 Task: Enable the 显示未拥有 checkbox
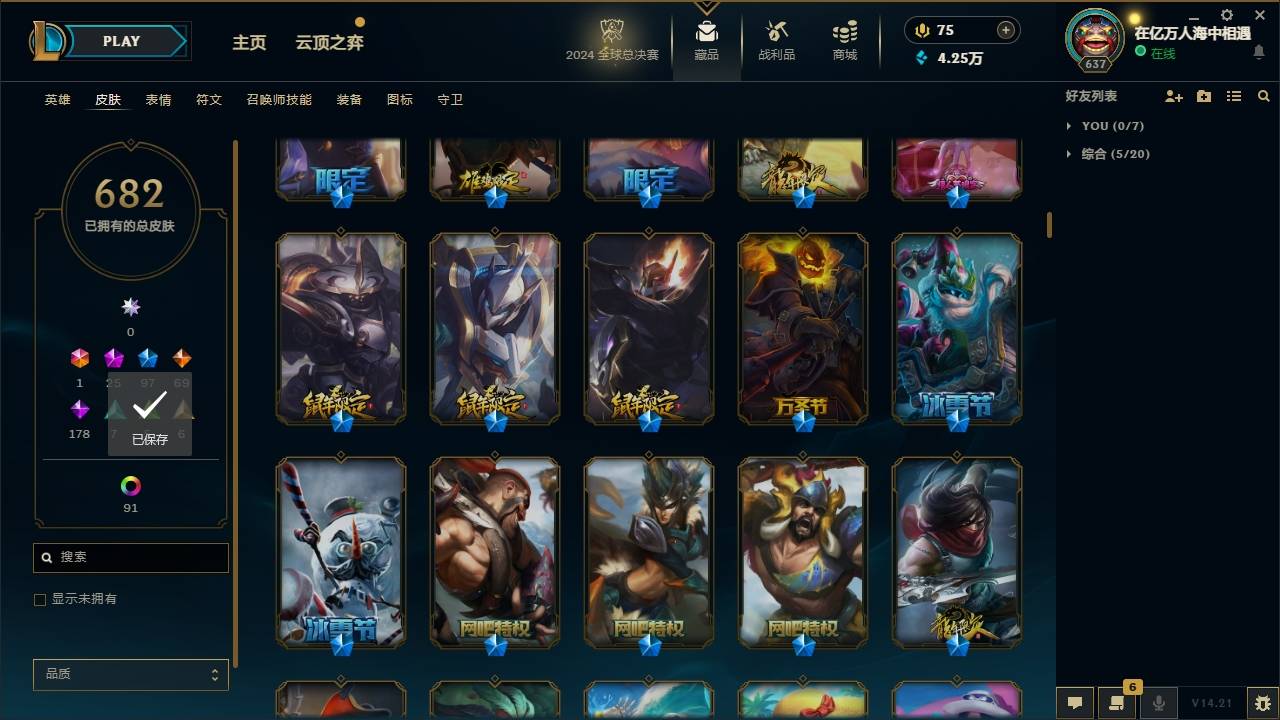[x=40, y=599]
